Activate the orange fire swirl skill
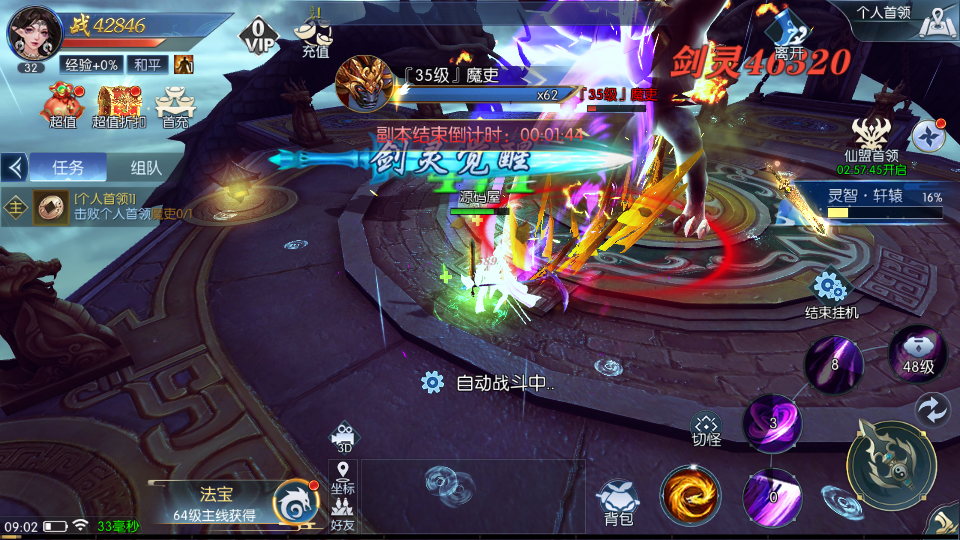The height and width of the screenshot is (540, 960). coord(690,496)
